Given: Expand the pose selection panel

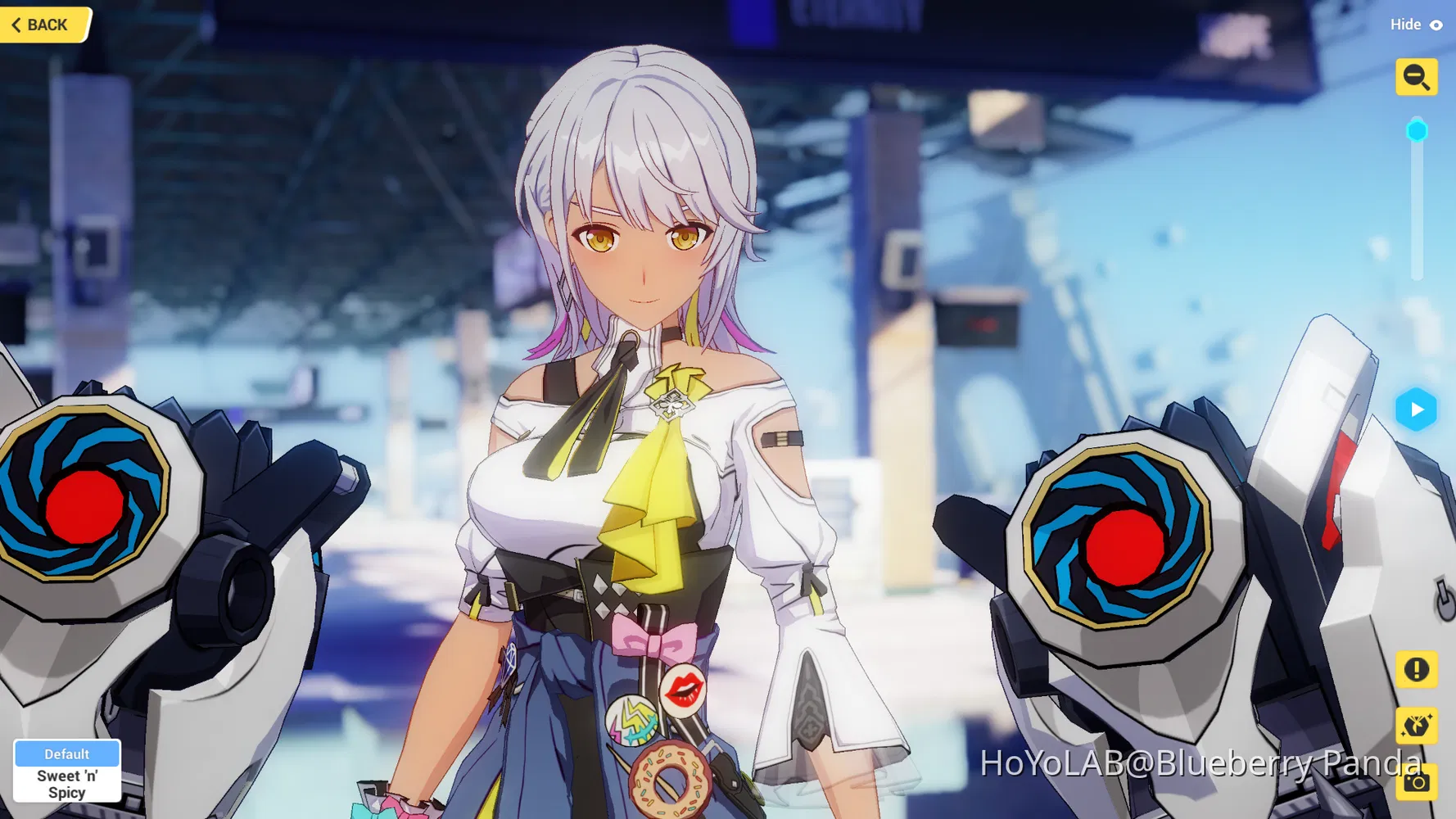Looking at the screenshot, I should [67, 770].
